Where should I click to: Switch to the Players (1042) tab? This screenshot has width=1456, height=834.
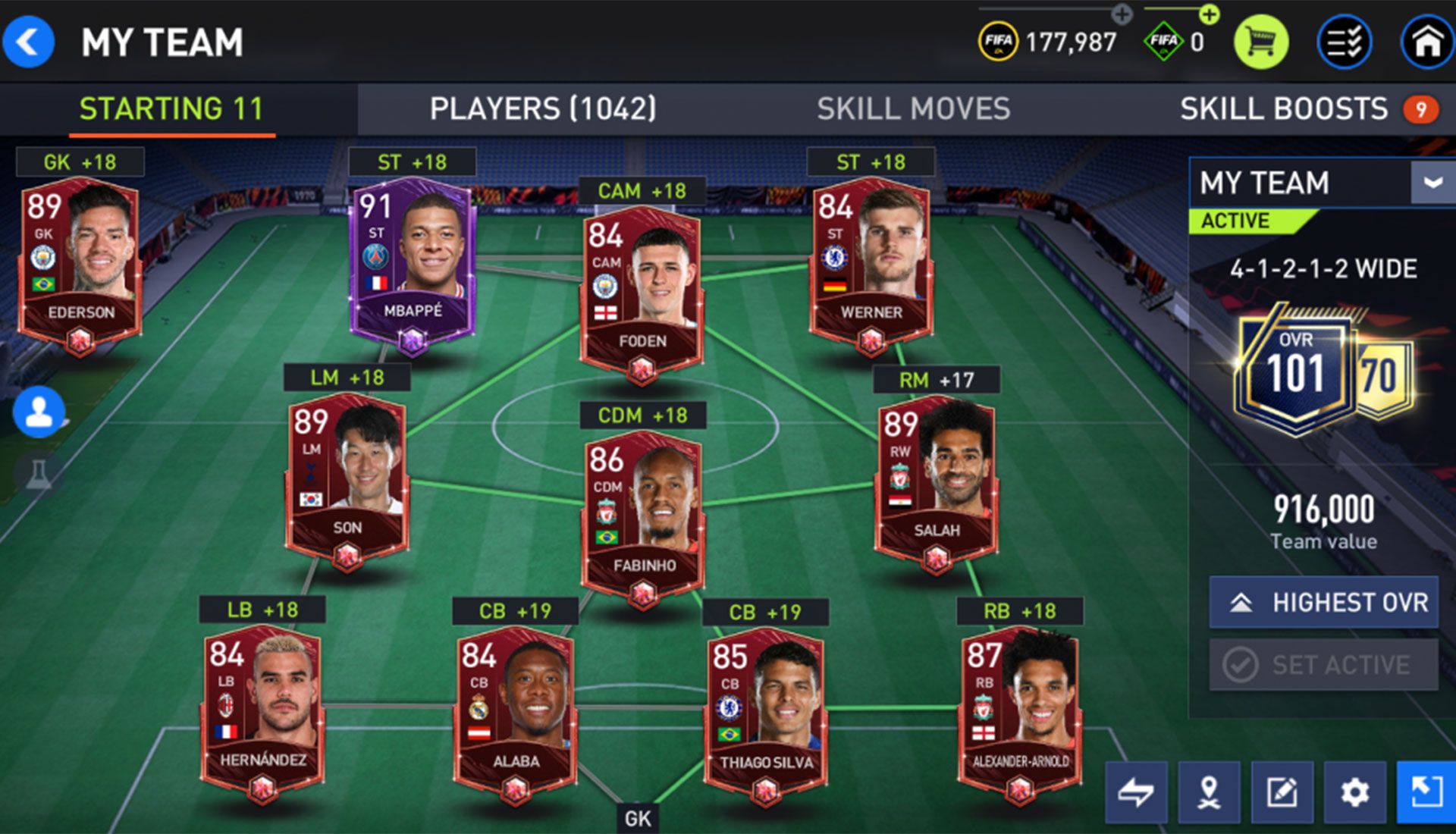(x=543, y=109)
